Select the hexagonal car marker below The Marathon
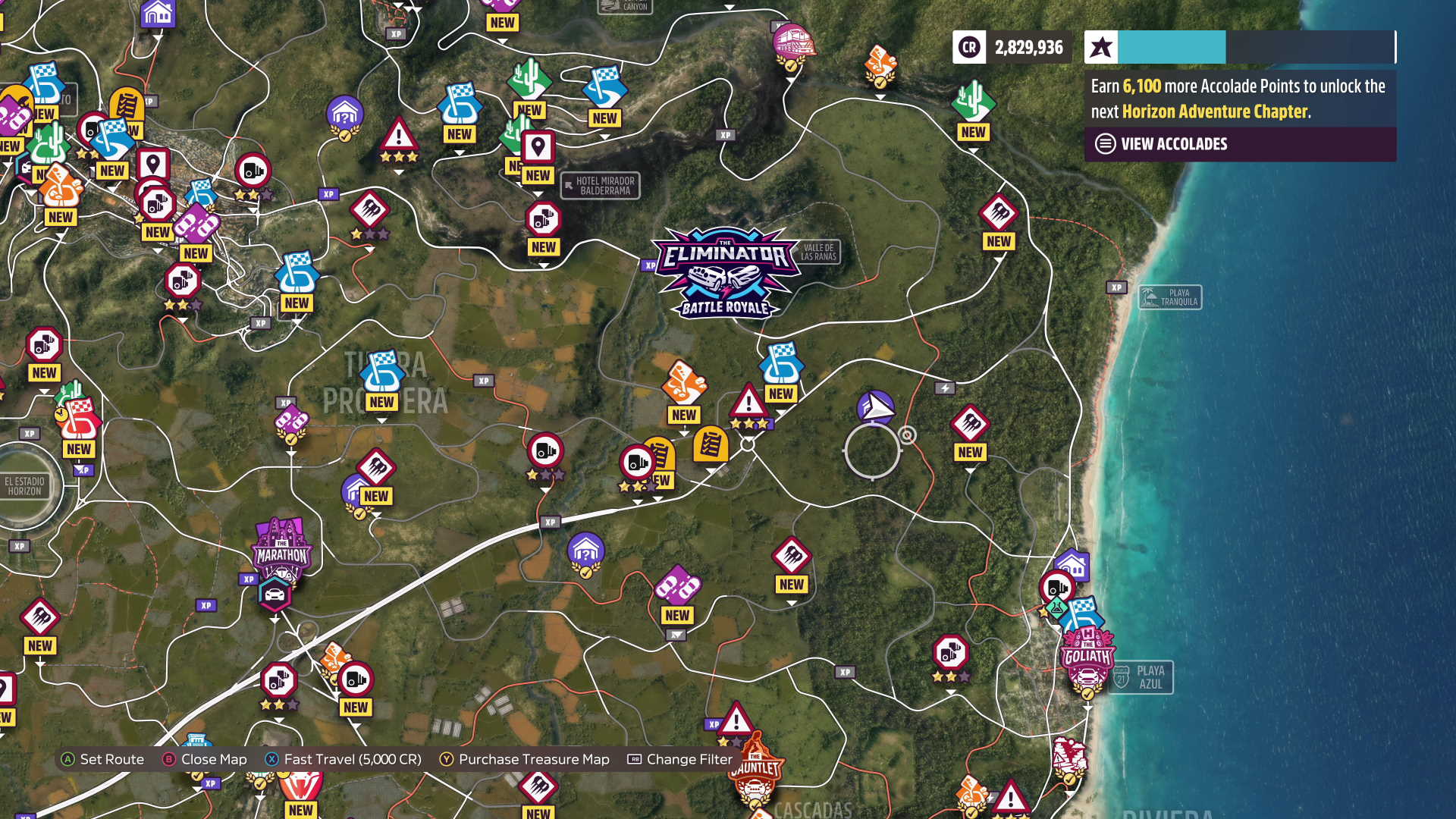This screenshot has width=1456, height=819. pyautogui.click(x=275, y=595)
